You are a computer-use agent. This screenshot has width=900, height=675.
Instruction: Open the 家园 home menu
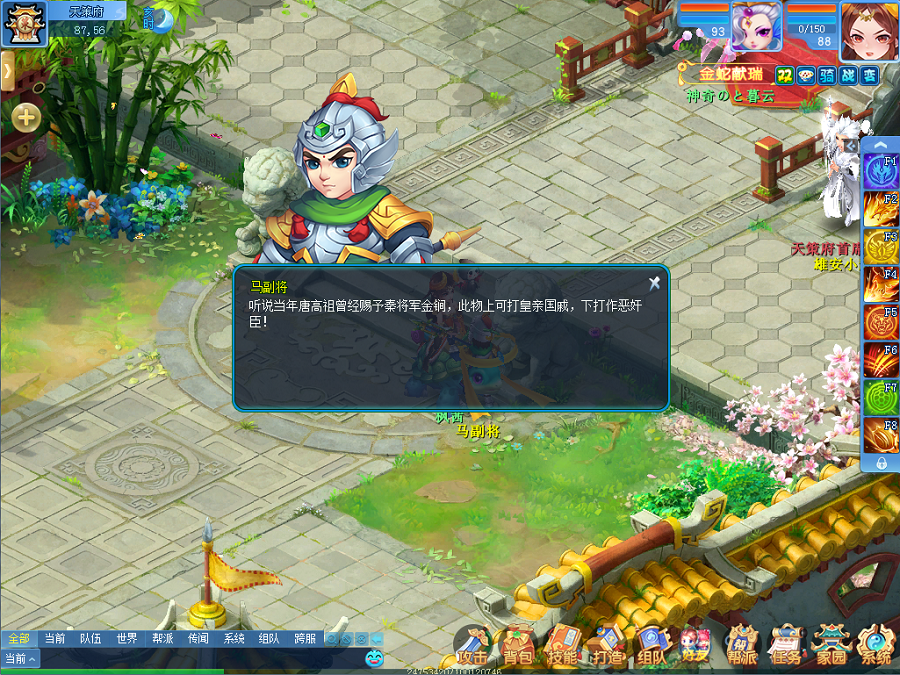tap(831, 646)
